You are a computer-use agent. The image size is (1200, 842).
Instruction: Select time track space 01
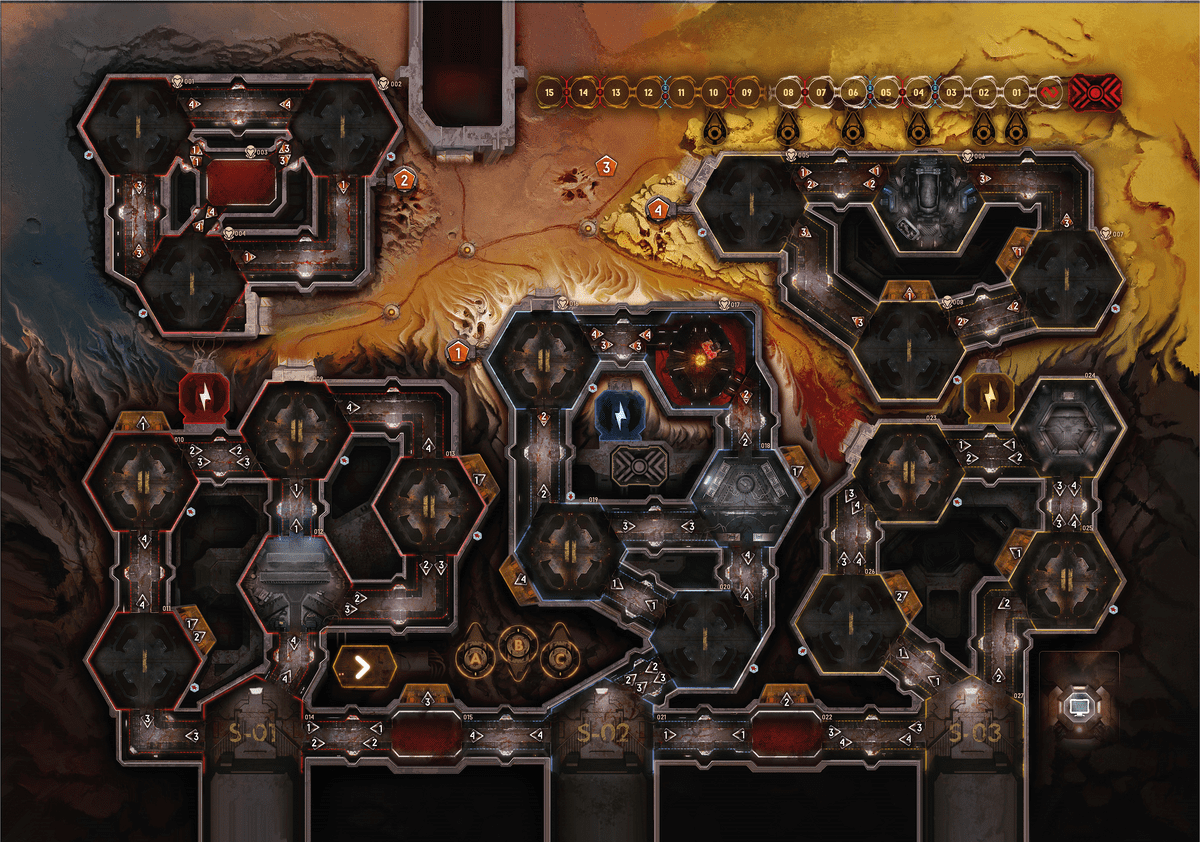(x=1016, y=93)
